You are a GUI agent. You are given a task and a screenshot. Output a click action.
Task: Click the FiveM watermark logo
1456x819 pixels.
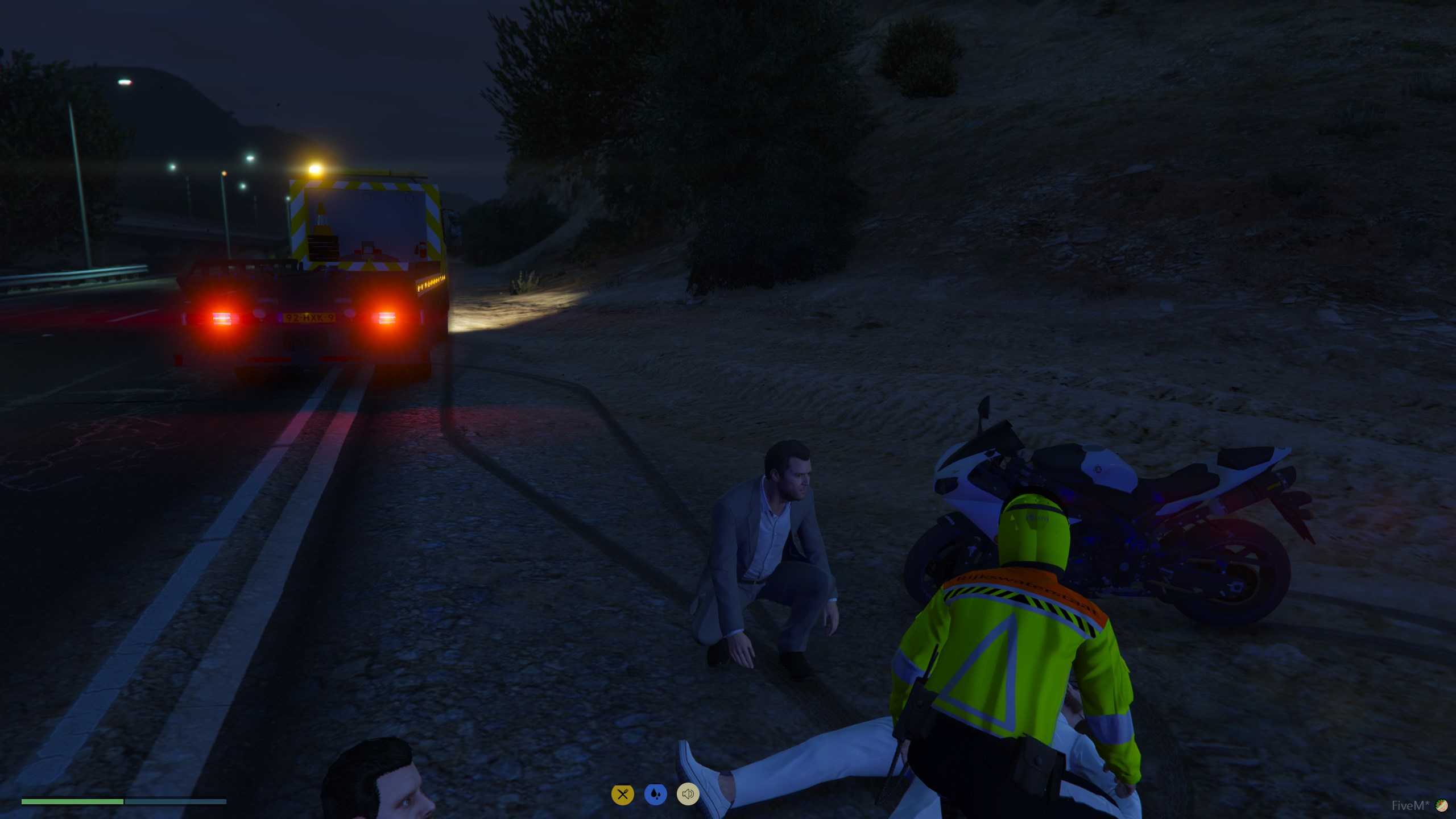click(x=1441, y=805)
